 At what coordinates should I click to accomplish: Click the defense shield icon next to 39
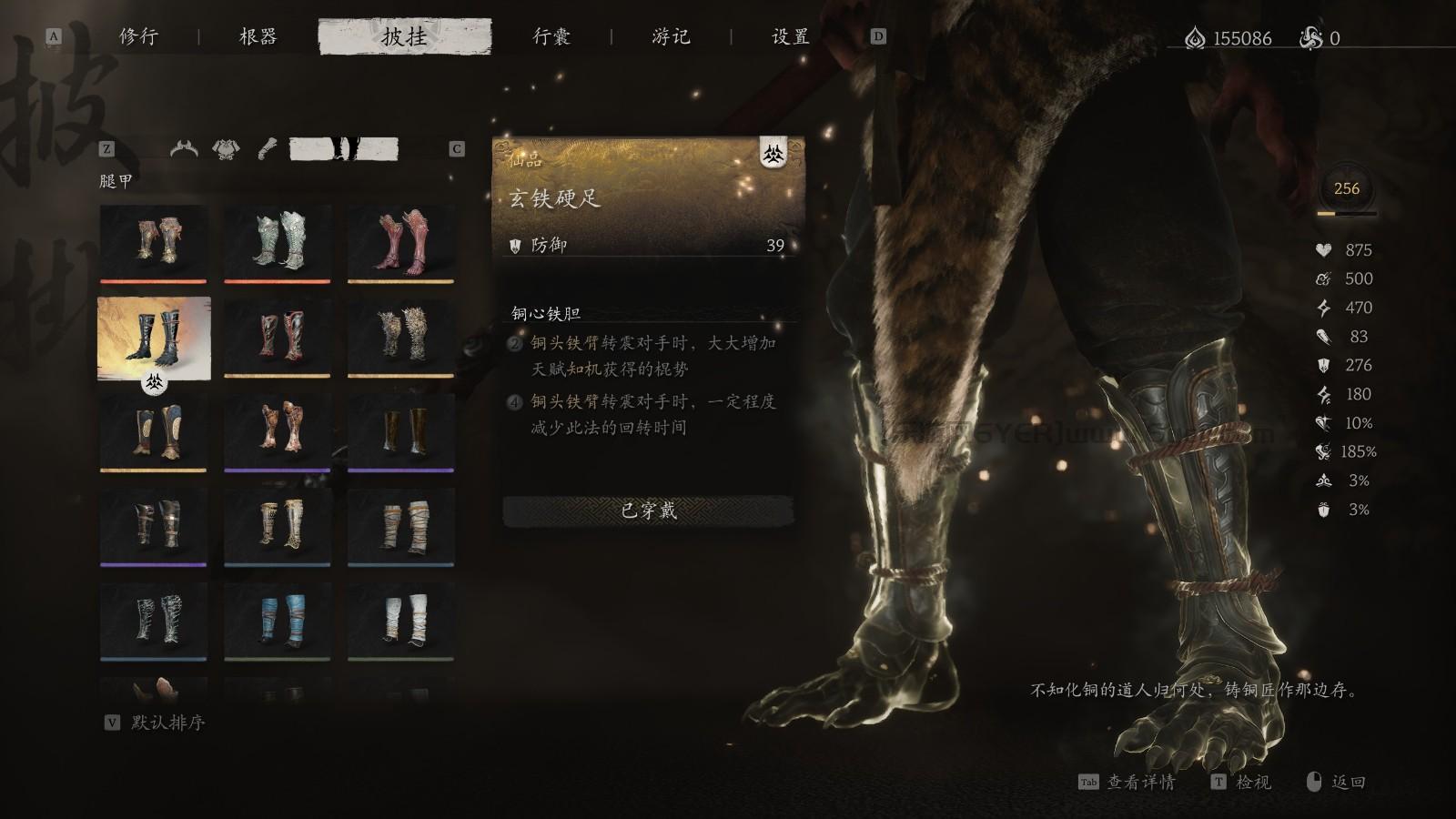(518, 246)
